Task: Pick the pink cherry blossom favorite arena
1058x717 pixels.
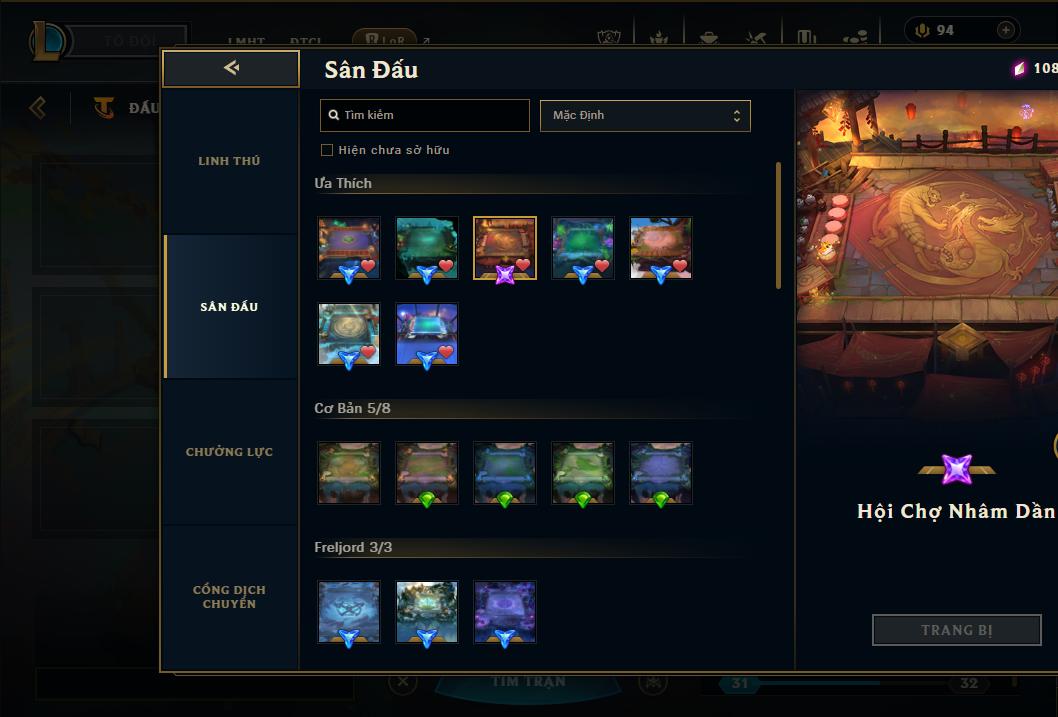Action: (661, 247)
